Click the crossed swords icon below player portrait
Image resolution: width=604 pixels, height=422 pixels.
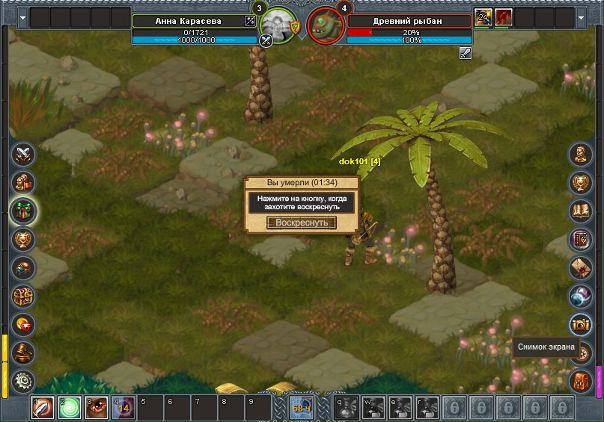266,41
